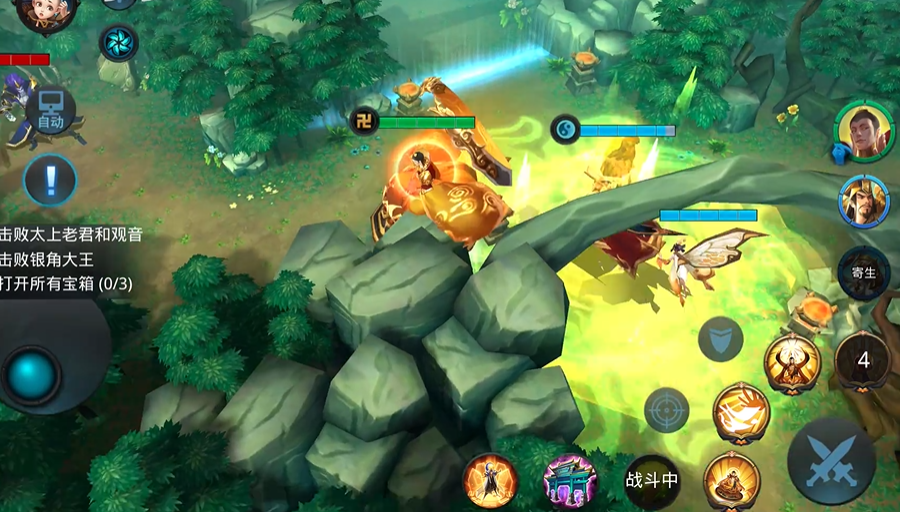Viewport: 900px width, 512px height.
Task: Cast the raised-arms golden monk skill
Action: pos(792,362)
